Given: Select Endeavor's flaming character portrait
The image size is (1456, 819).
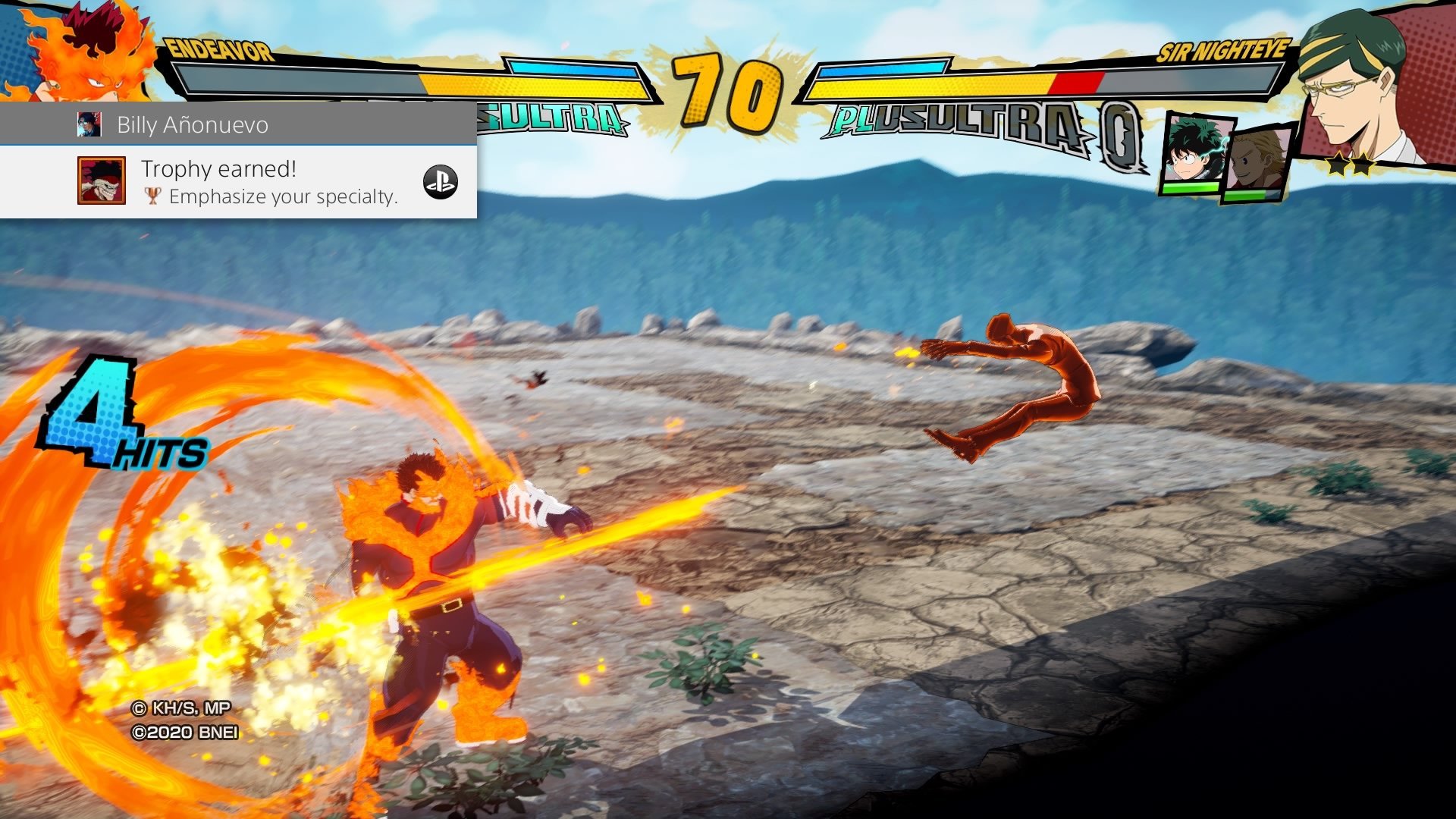Looking at the screenshot, I should 83,53.
